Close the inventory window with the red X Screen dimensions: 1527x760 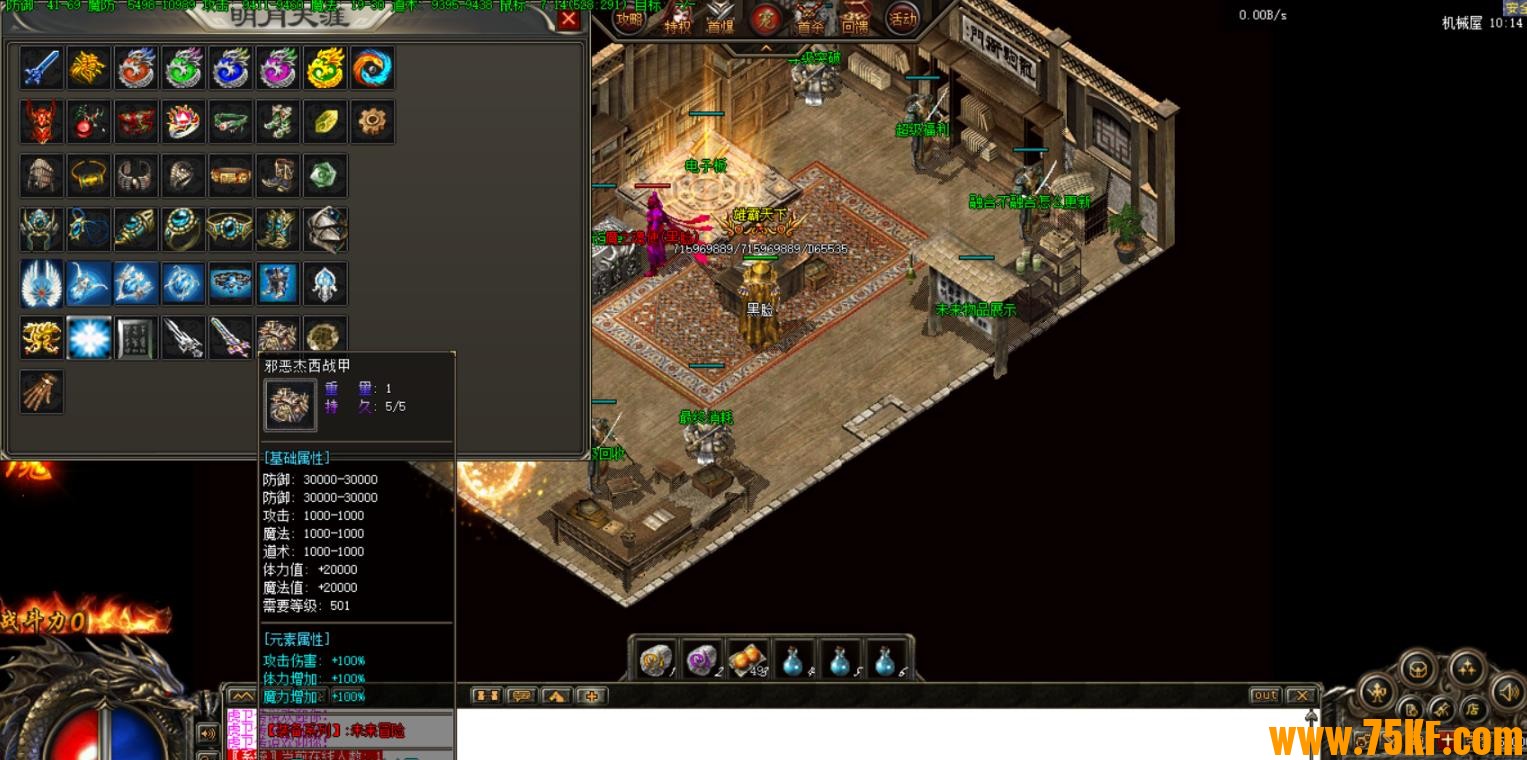point(568,19)
